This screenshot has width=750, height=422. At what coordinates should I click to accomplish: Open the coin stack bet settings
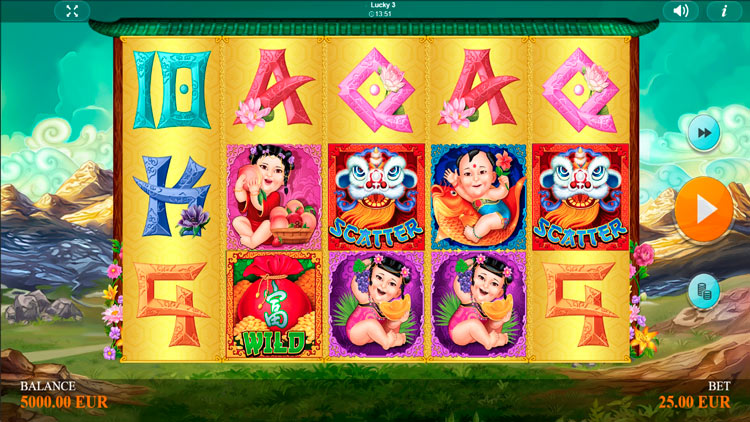click(x=704, y=290)
